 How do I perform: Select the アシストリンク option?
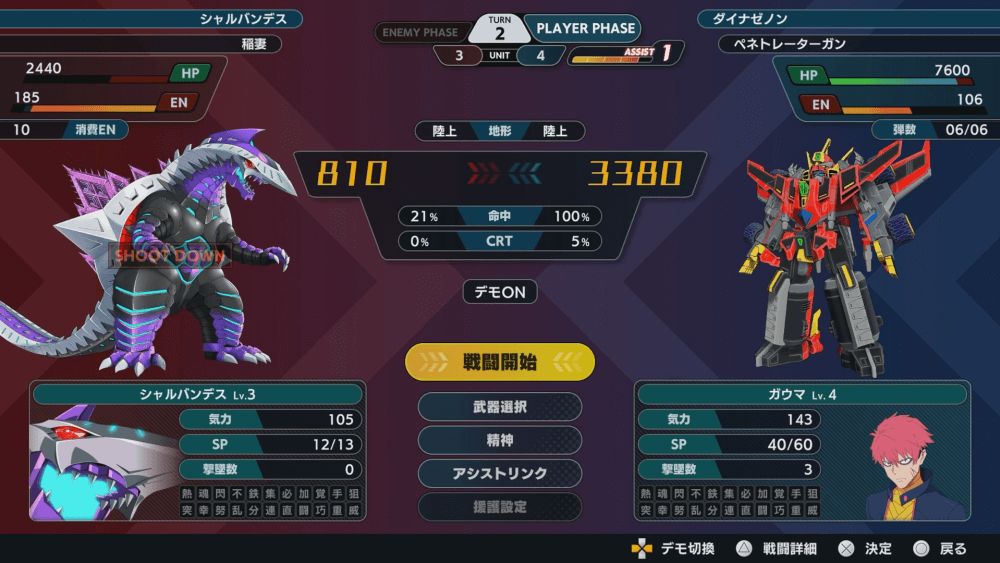500,473
